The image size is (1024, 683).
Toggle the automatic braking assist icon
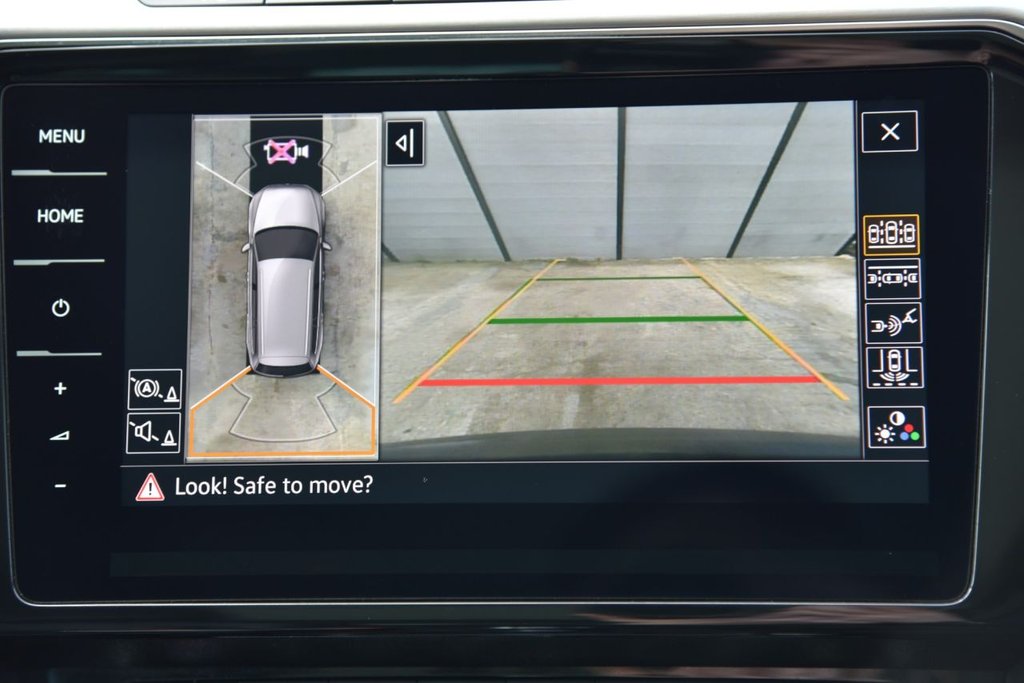click(154, 389)
